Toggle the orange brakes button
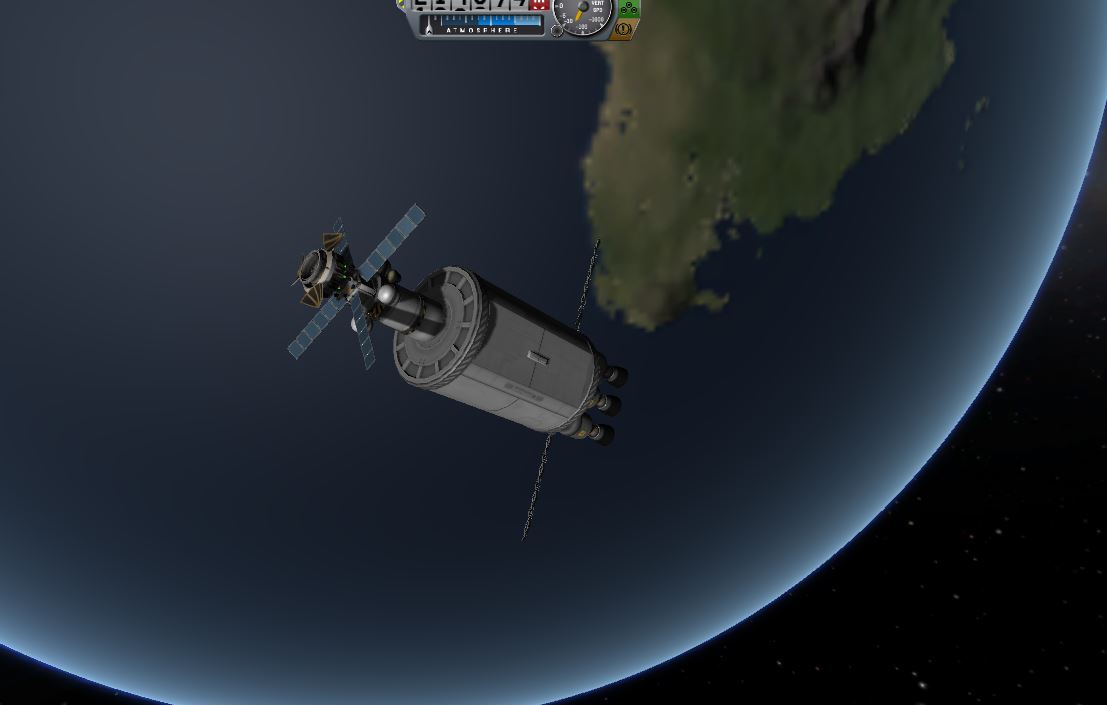This screenshot has width=1107, height=705. click(x=625, y=30)
